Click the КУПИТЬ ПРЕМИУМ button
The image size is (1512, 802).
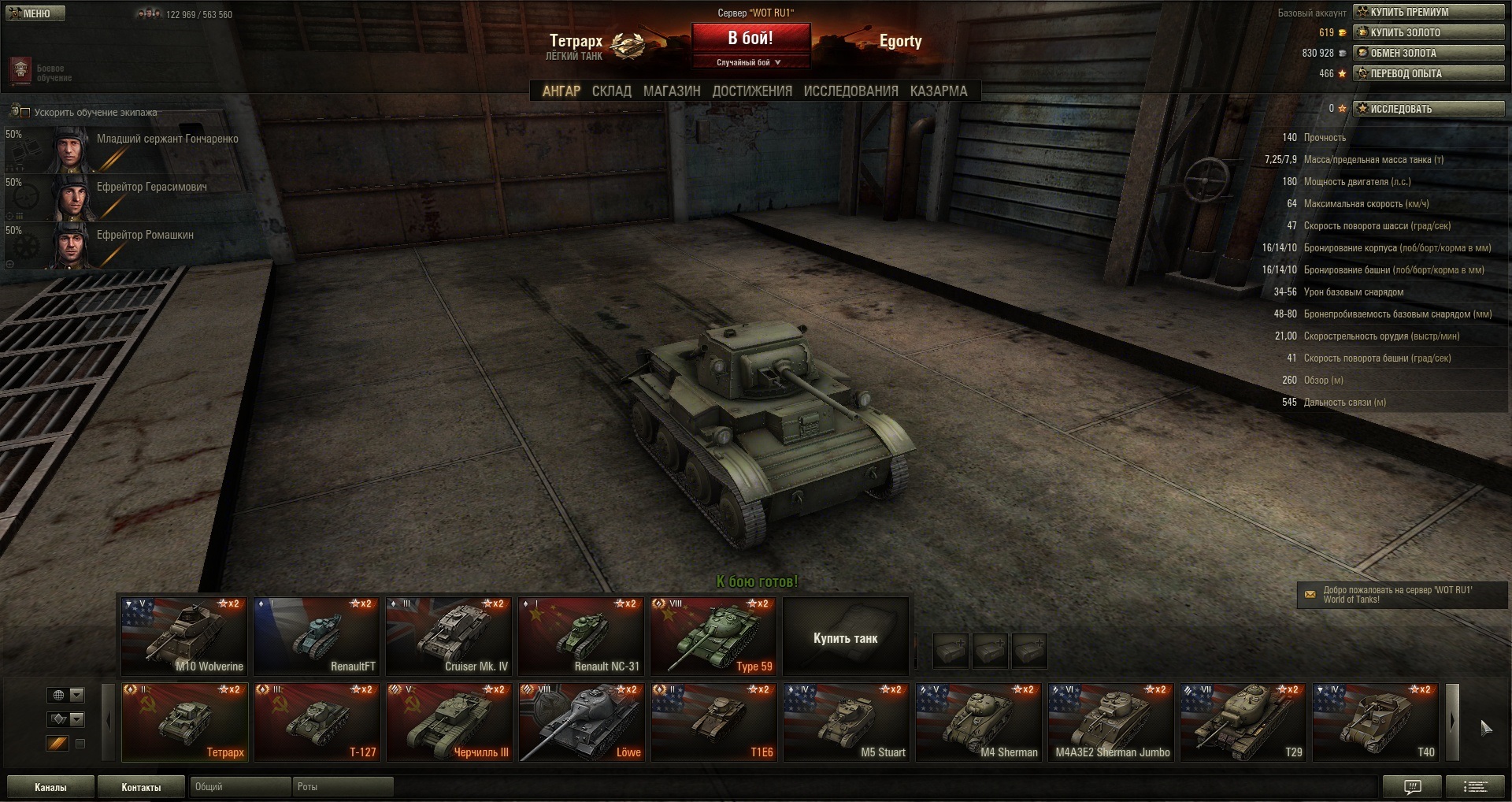tap(1429, 12)
